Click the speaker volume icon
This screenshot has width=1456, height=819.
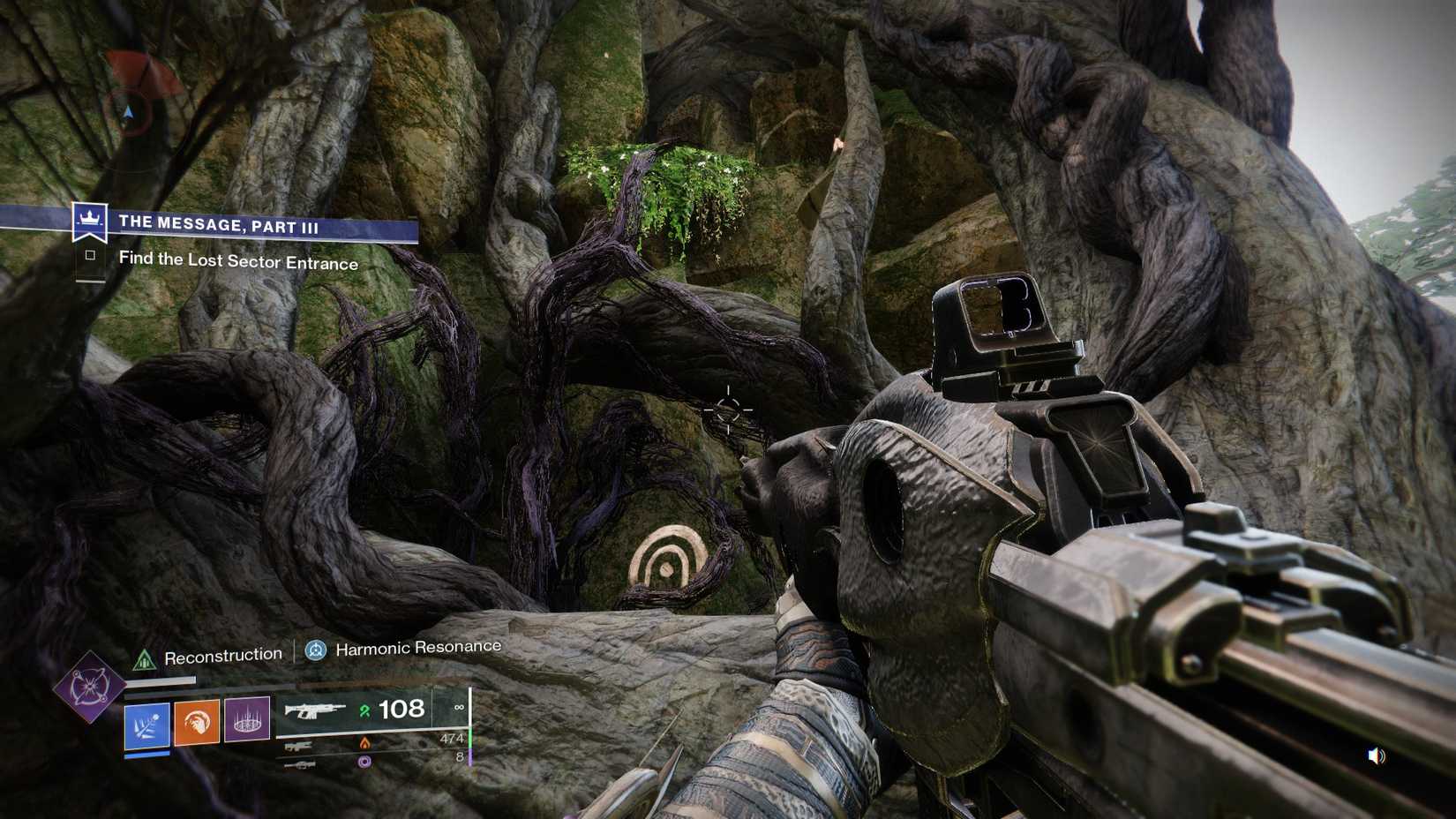1376,755
